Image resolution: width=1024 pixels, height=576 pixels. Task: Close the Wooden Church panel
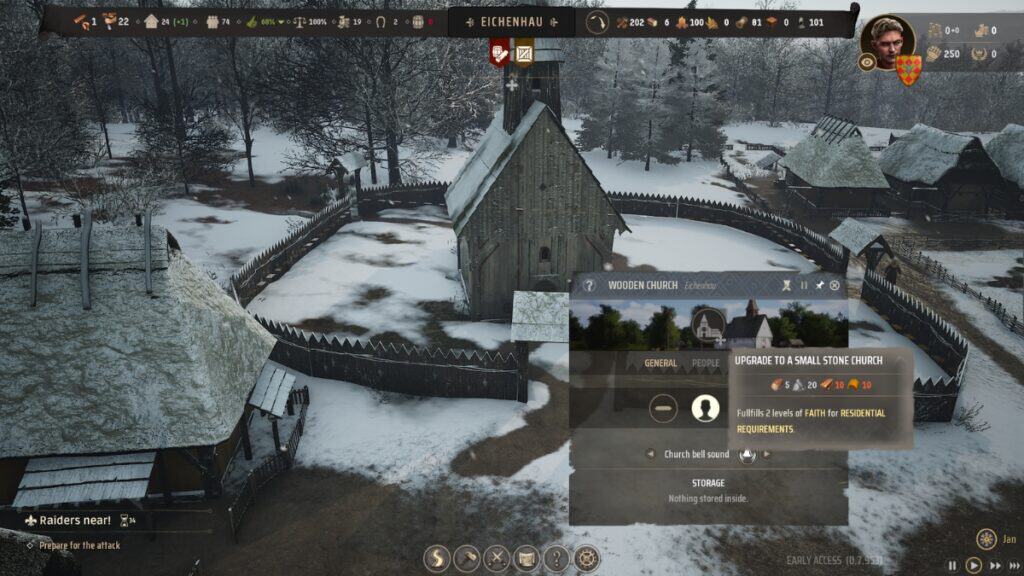[x=835, y=285]
